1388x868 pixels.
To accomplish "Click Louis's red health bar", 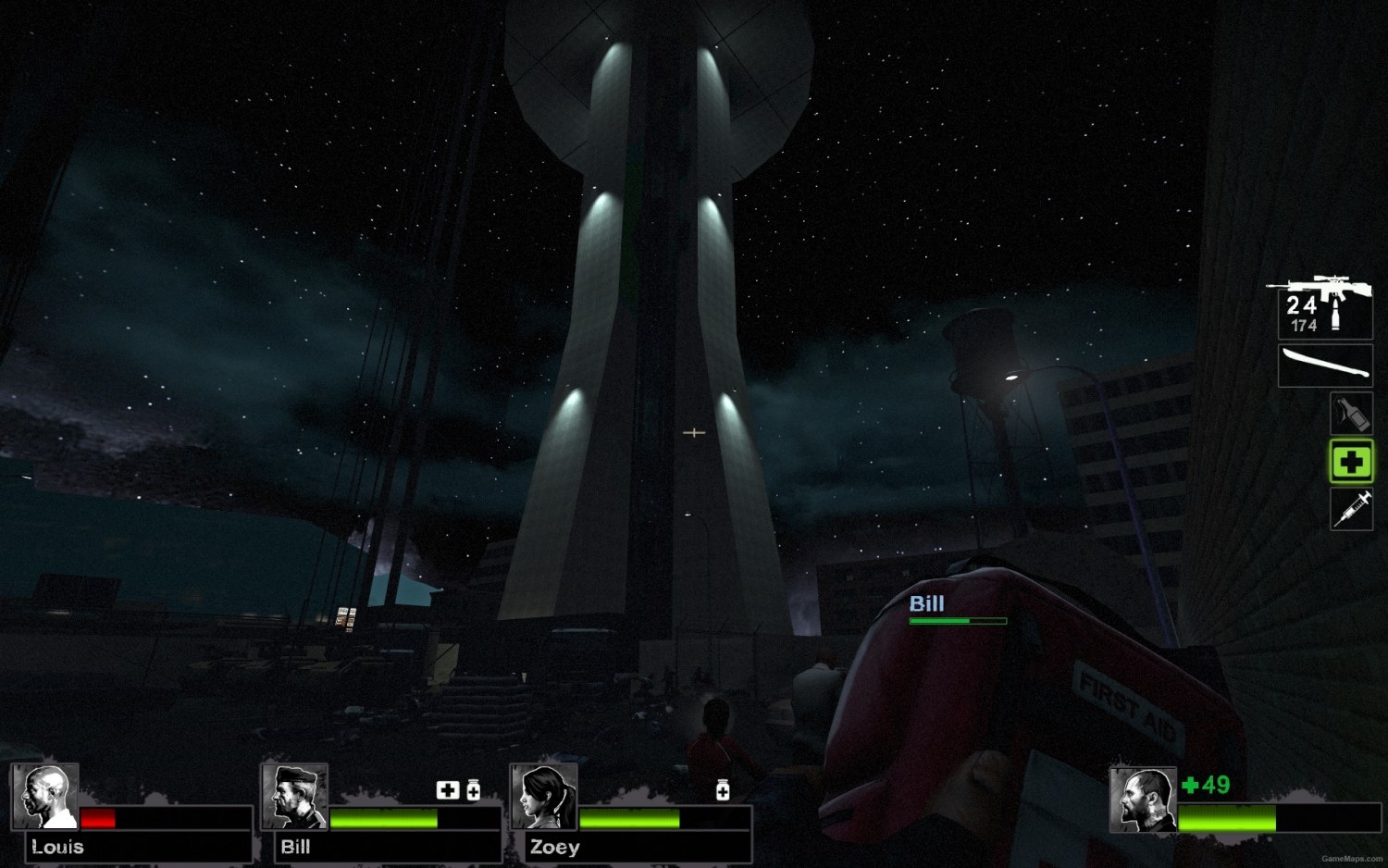I will (x=99, y=818).
